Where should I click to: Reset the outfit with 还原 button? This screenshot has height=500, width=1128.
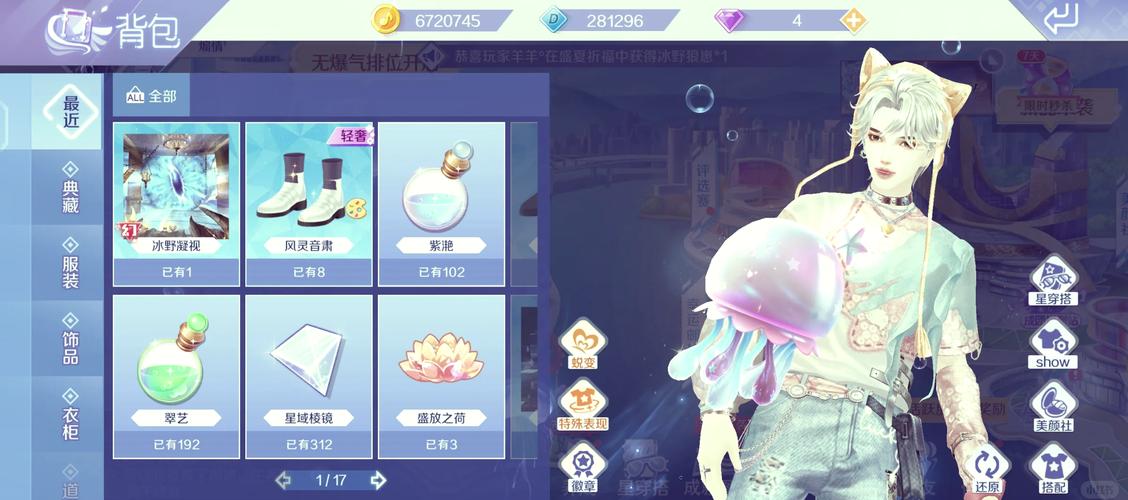988,470
